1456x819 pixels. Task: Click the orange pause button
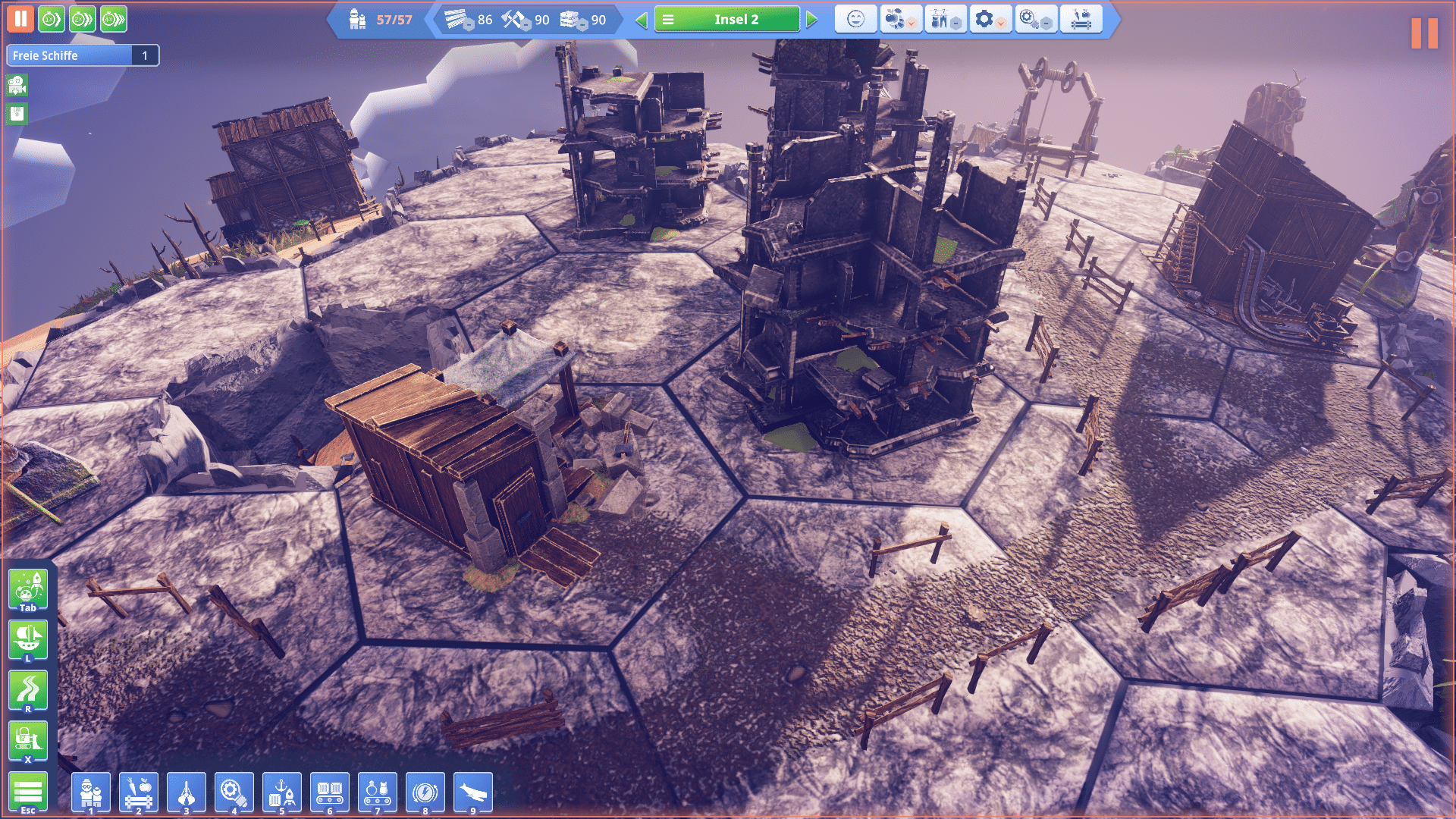20,19
